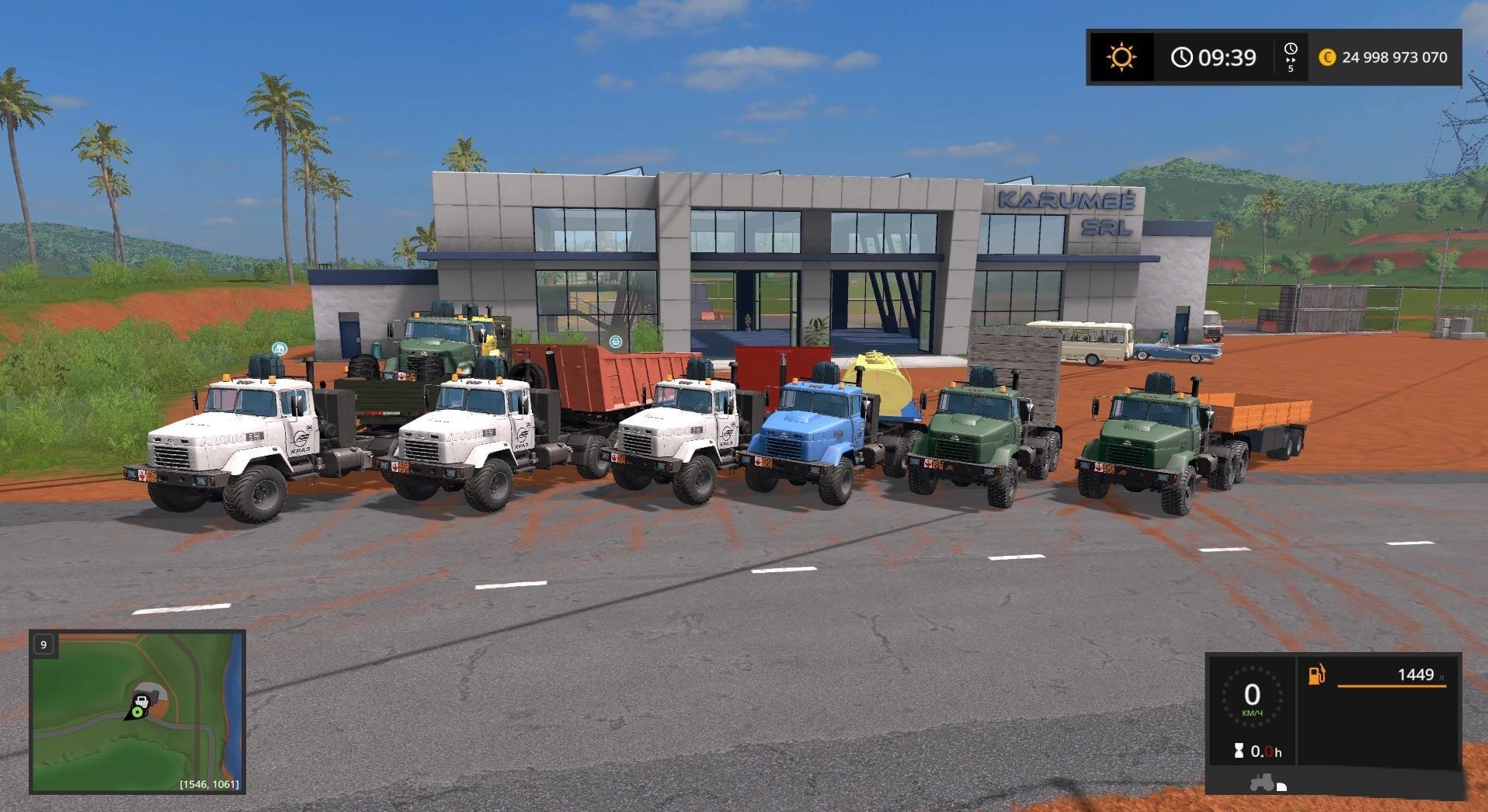
Task: Click the blue vehicle marker near the red trailer
Action: (x=617, y=340)
